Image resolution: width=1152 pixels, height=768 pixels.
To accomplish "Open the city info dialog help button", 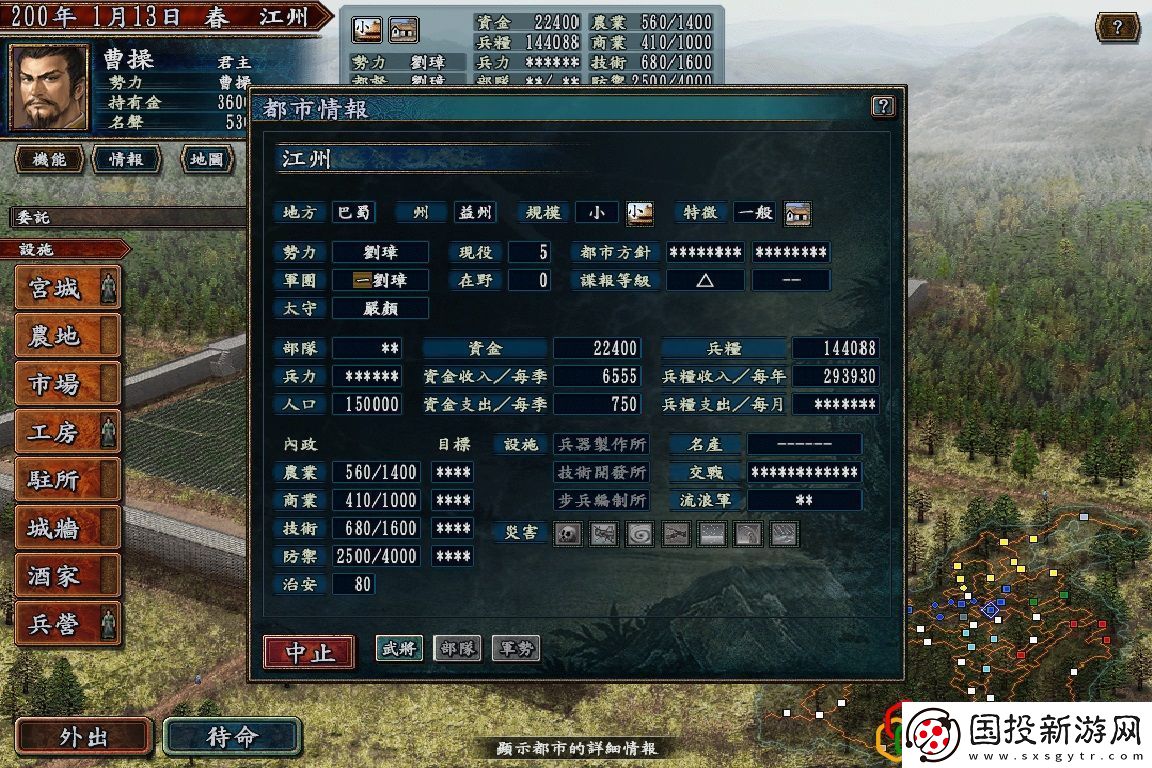I will pos(882,106).
